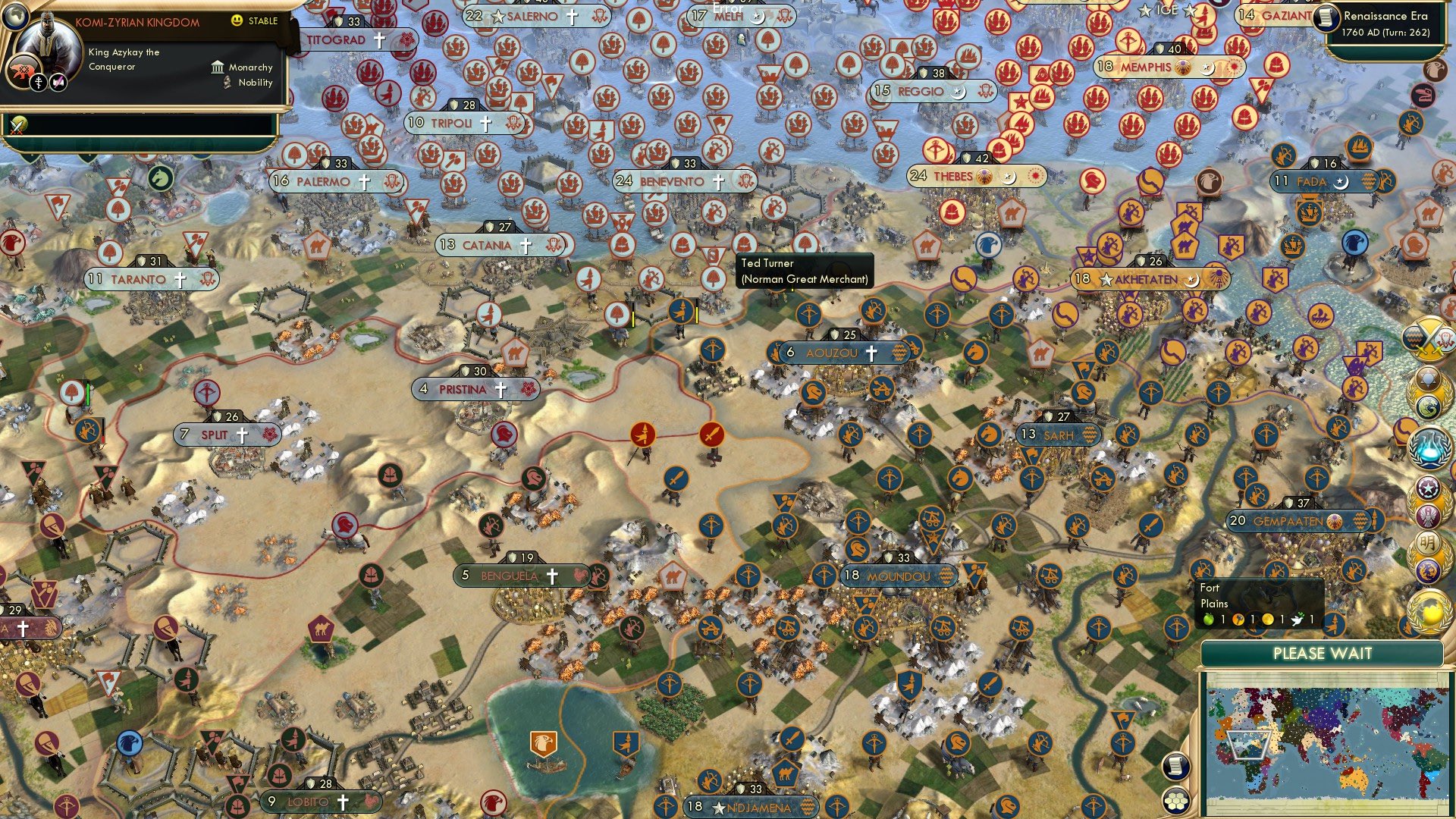The image size is (1456, 819).
Task: Click the Monarchy government icon in leader panel
Action: pyautogui.click(x=218, y=68)
